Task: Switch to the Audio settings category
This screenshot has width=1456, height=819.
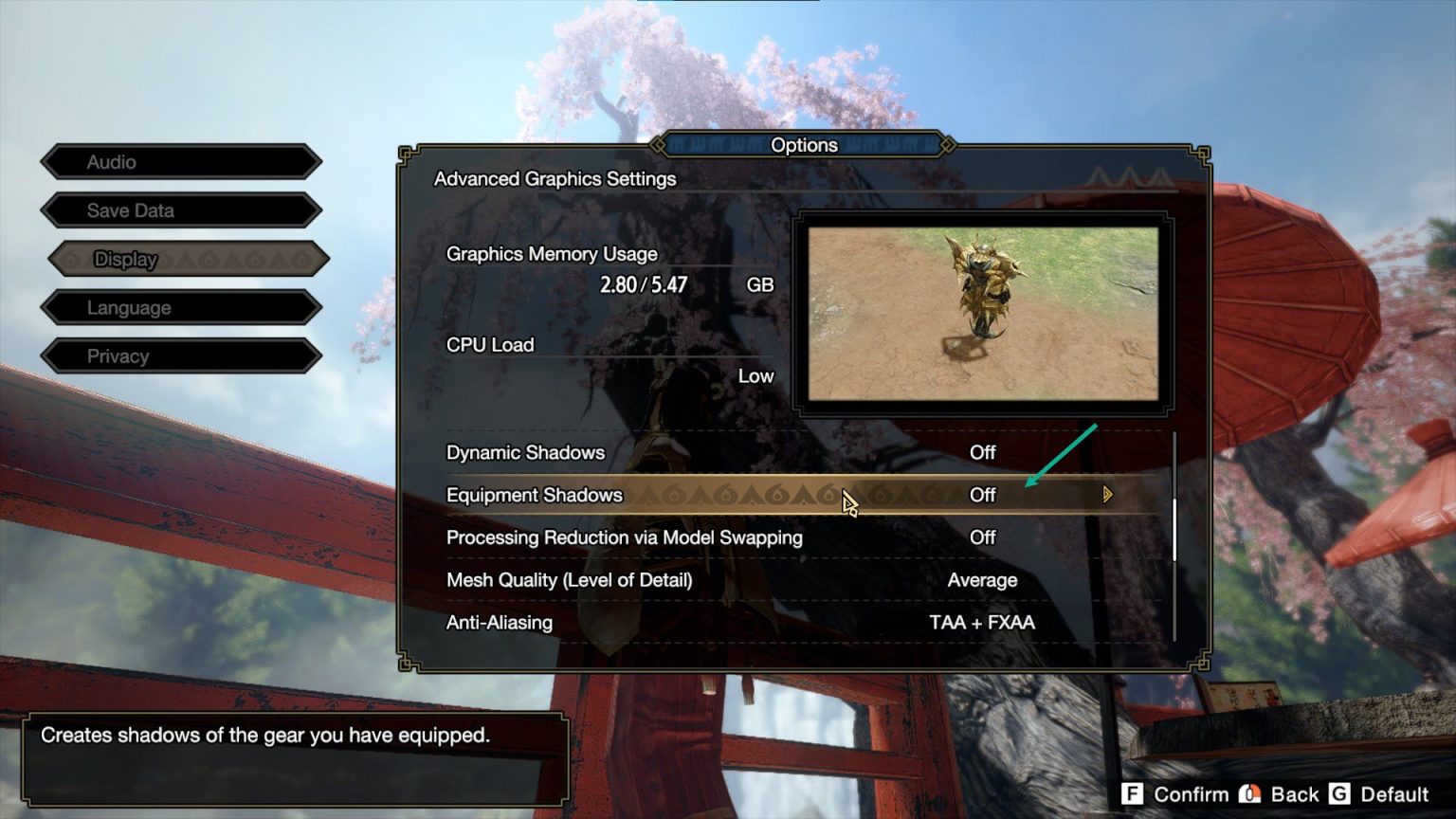Action: click(180, 161)
